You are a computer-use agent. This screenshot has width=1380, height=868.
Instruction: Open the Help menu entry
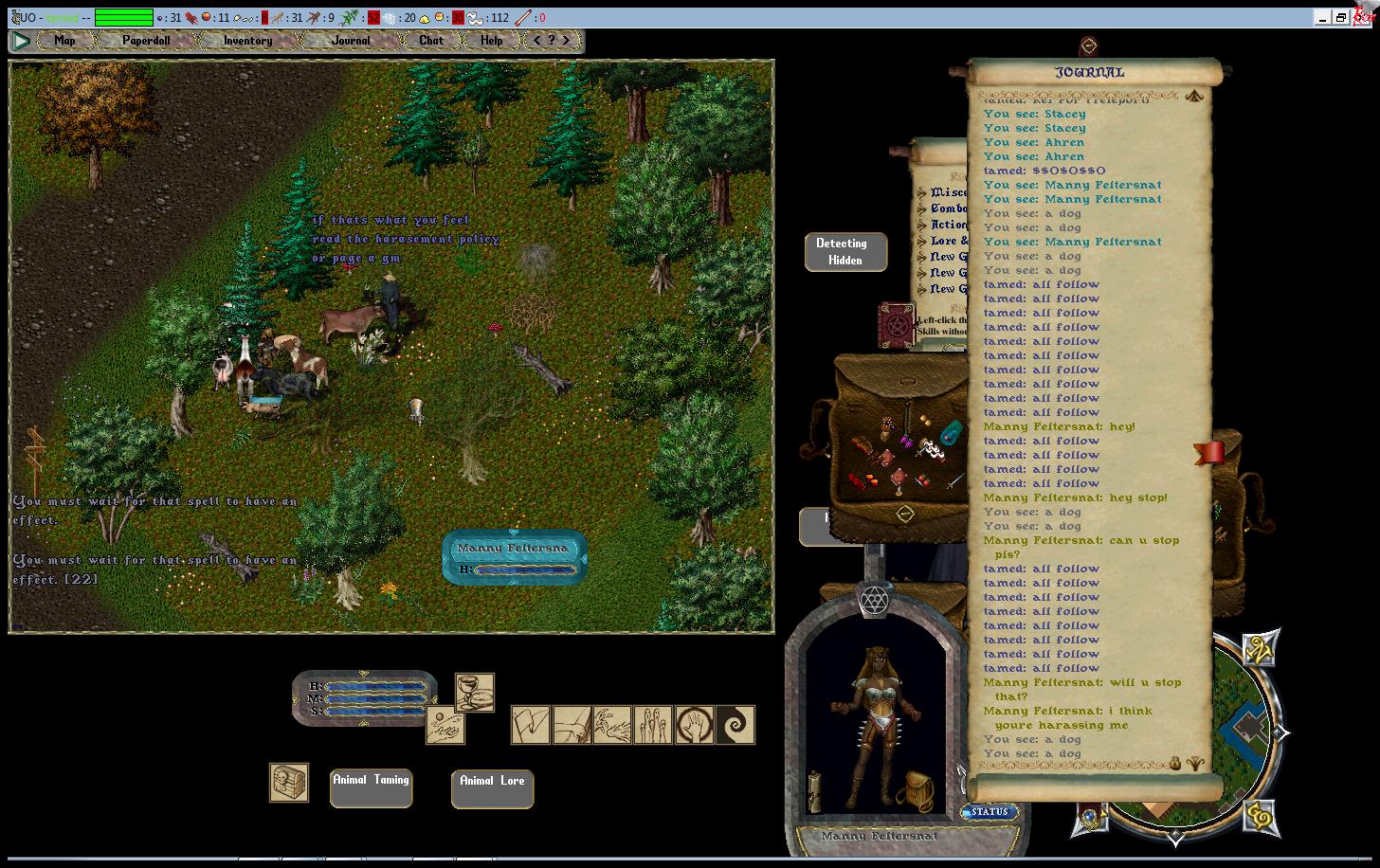pyautogui.click(x=491, y=41)
